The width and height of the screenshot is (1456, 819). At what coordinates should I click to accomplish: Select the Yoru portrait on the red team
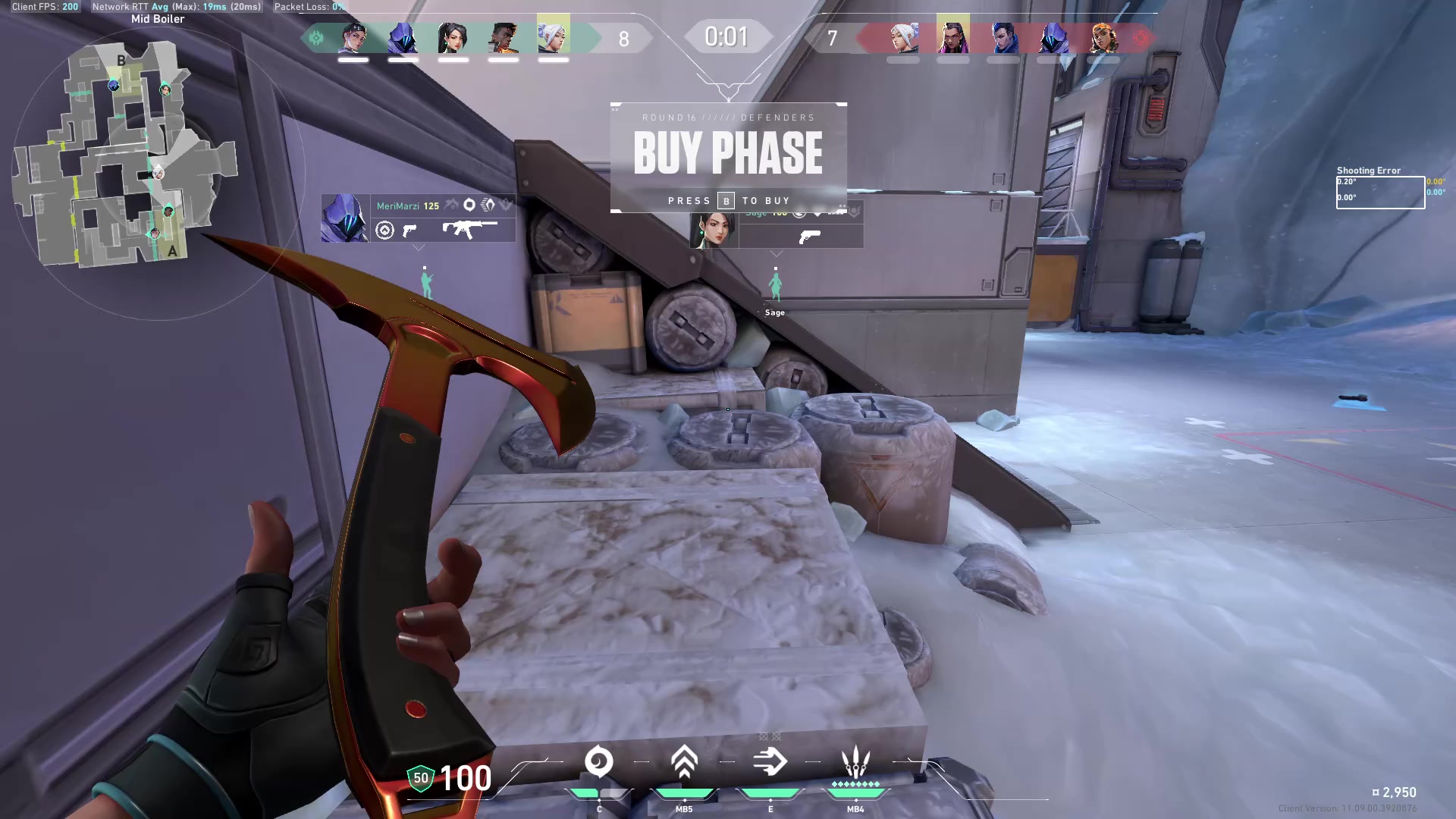coord(1003,38)
